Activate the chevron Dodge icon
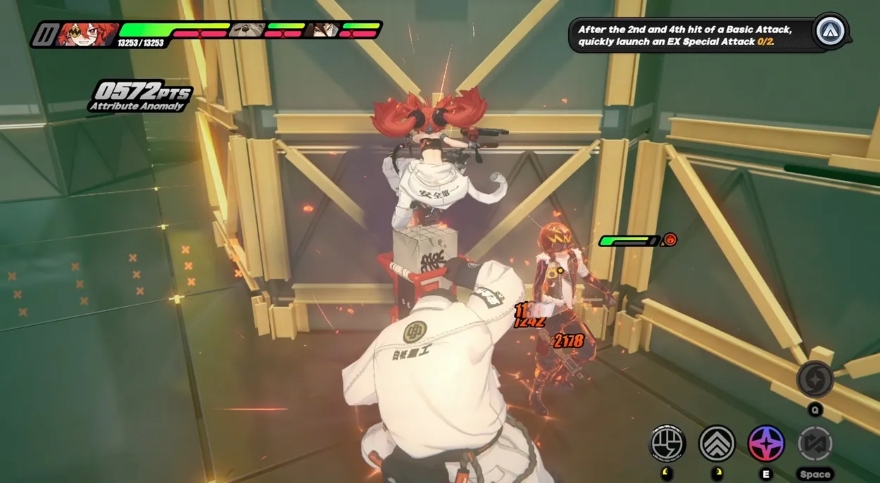 (x=717, y=443)
